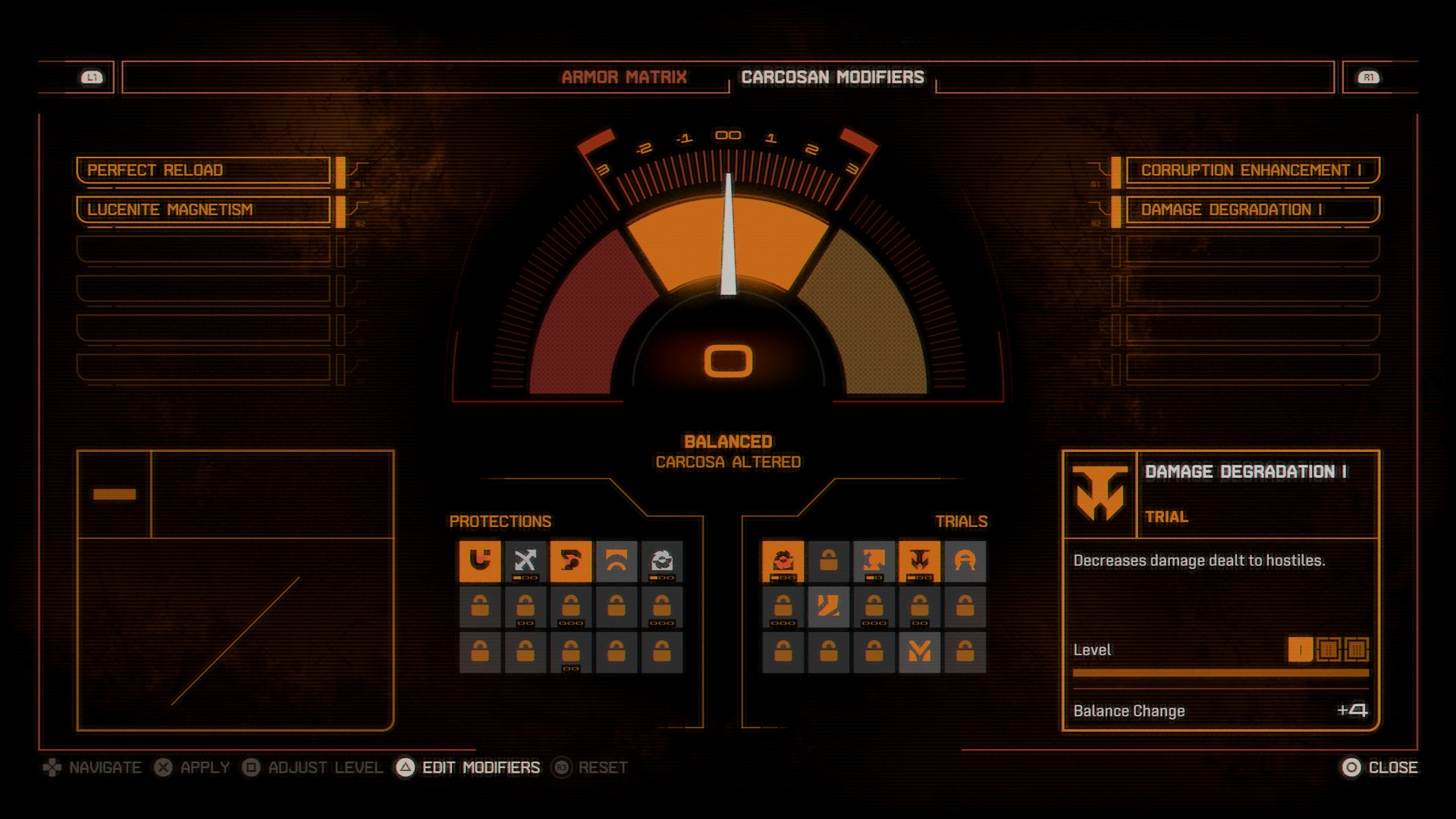Click the helmet icon in the Trials grid
1456x819 pixels.
coord(965,561)
